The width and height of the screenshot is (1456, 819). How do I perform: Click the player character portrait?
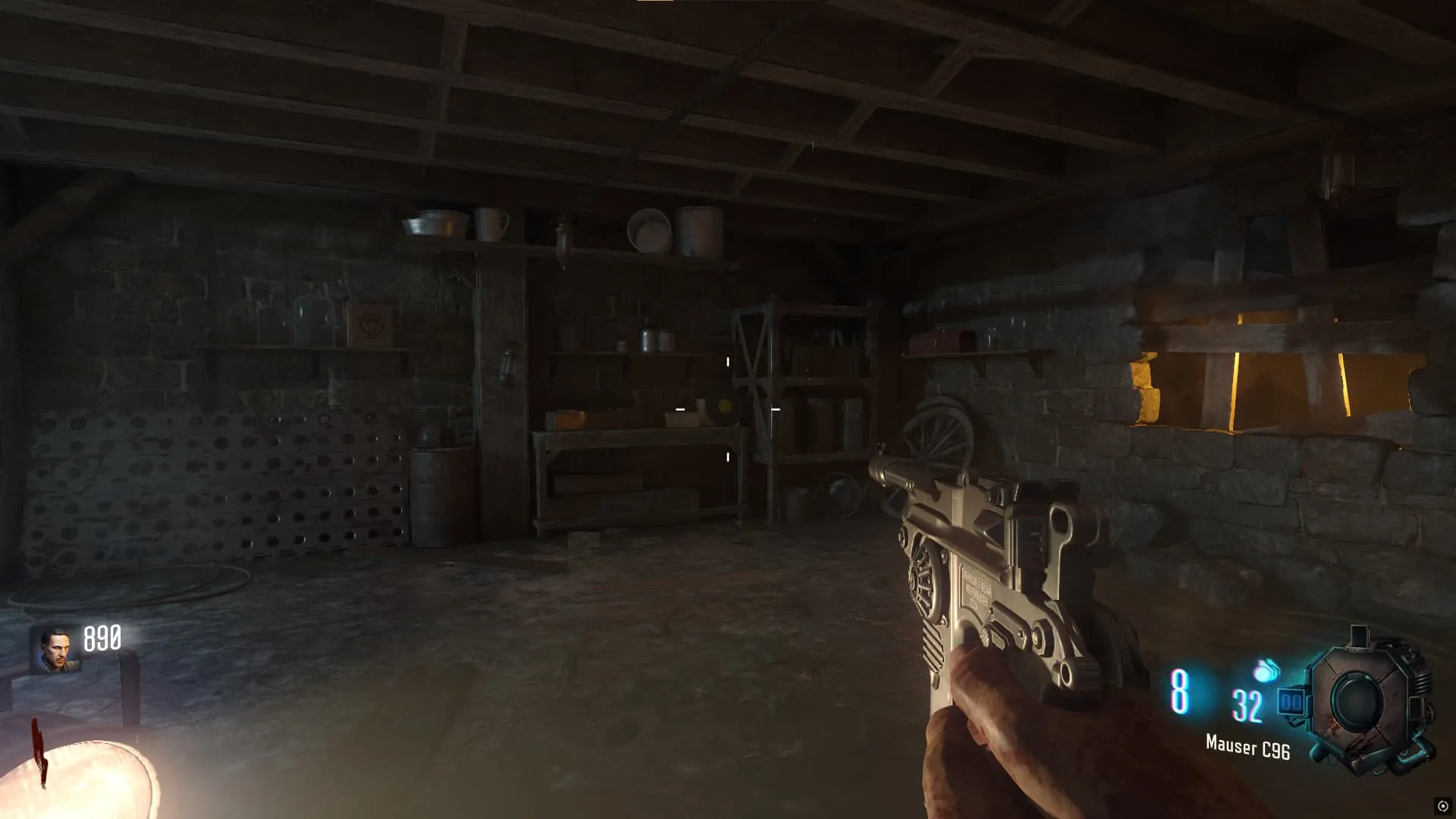[56, 650]
